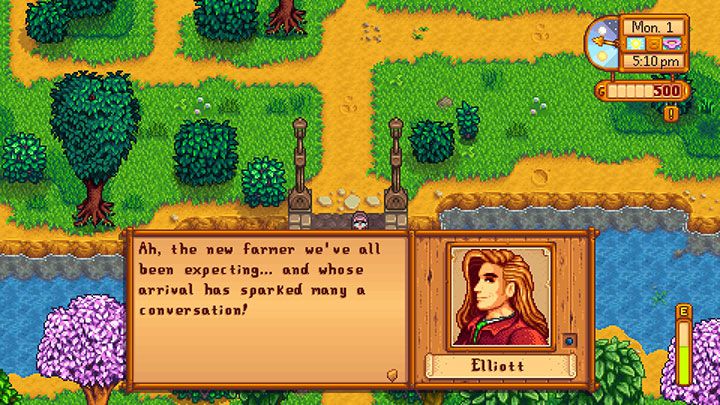
Task: Click the dialogue continue arrow
Action: pos(392,375)
